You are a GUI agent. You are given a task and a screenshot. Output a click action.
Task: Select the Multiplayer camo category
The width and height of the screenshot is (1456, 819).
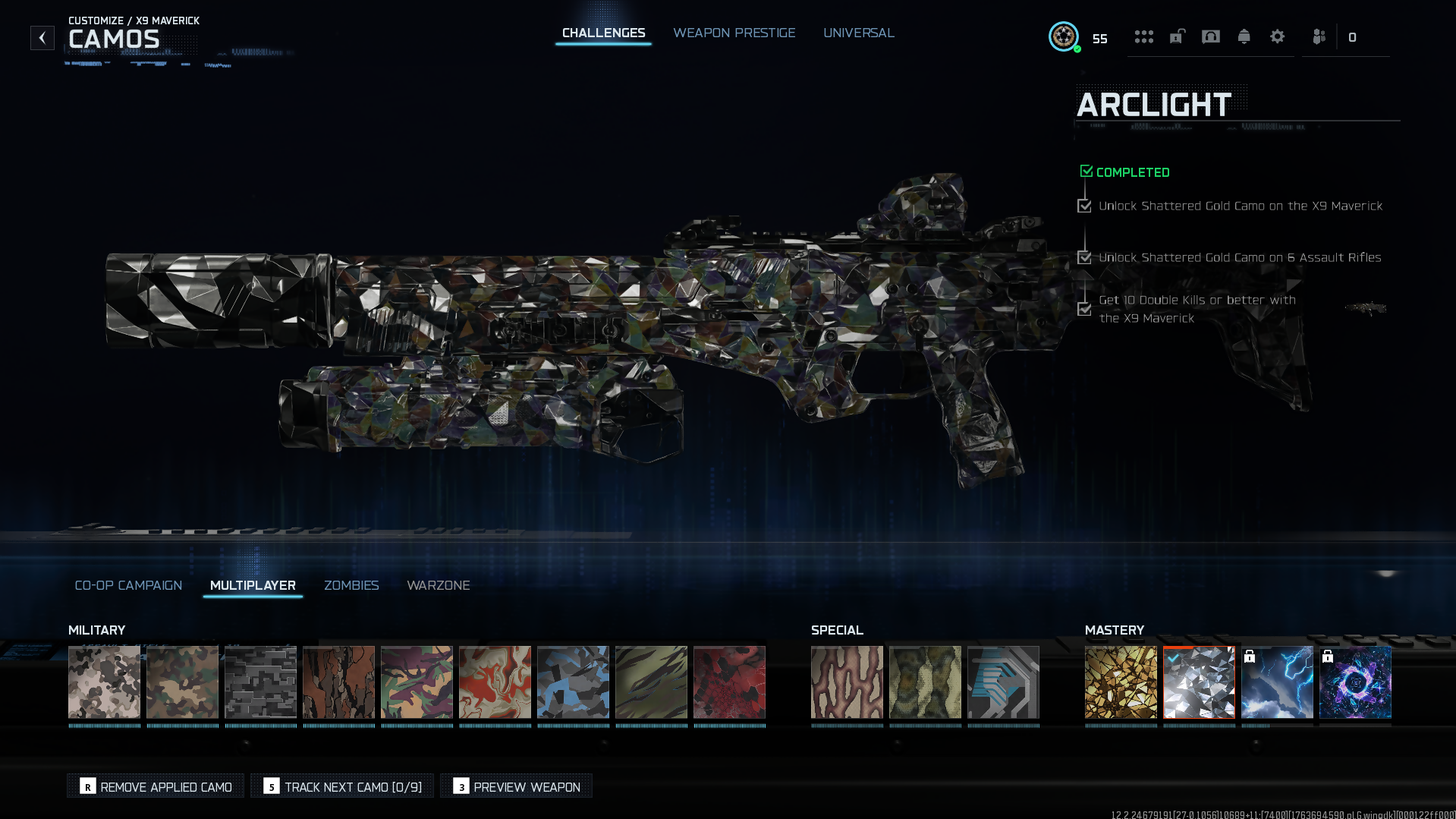click(x=253, y=585)
